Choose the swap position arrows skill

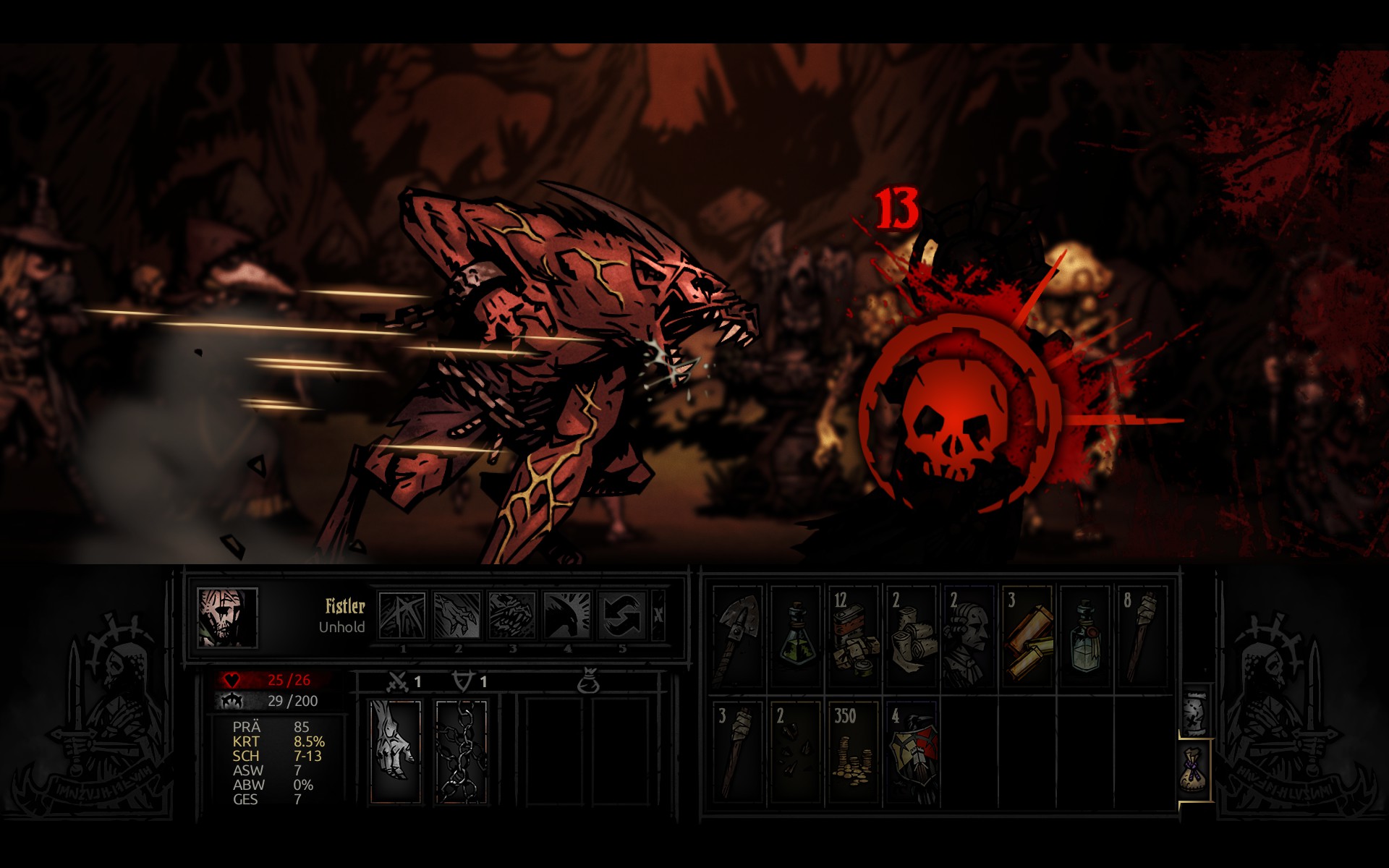(x=622, y=616)
